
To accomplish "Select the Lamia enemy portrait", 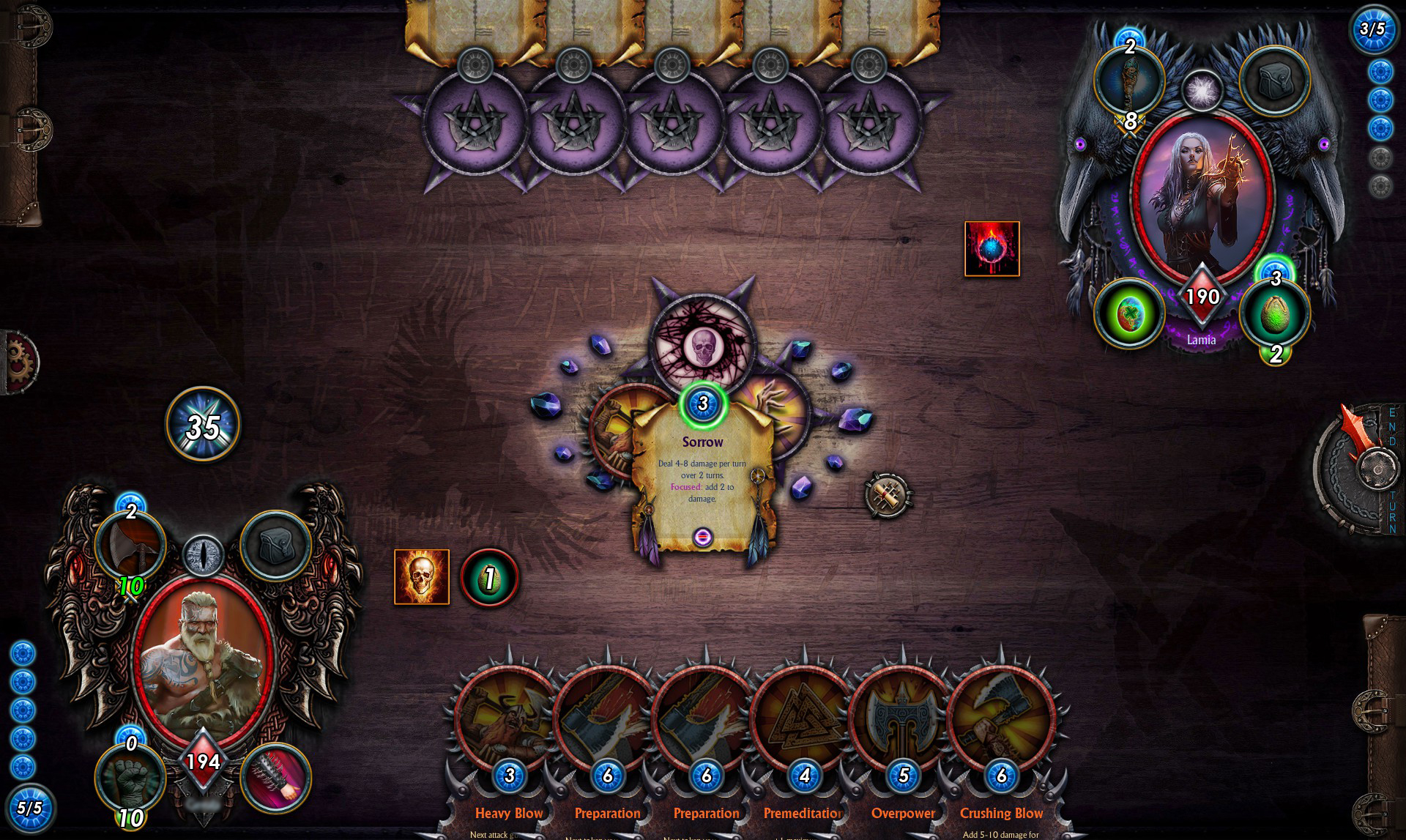I will pyautogui.click(x=1202, y=198).
